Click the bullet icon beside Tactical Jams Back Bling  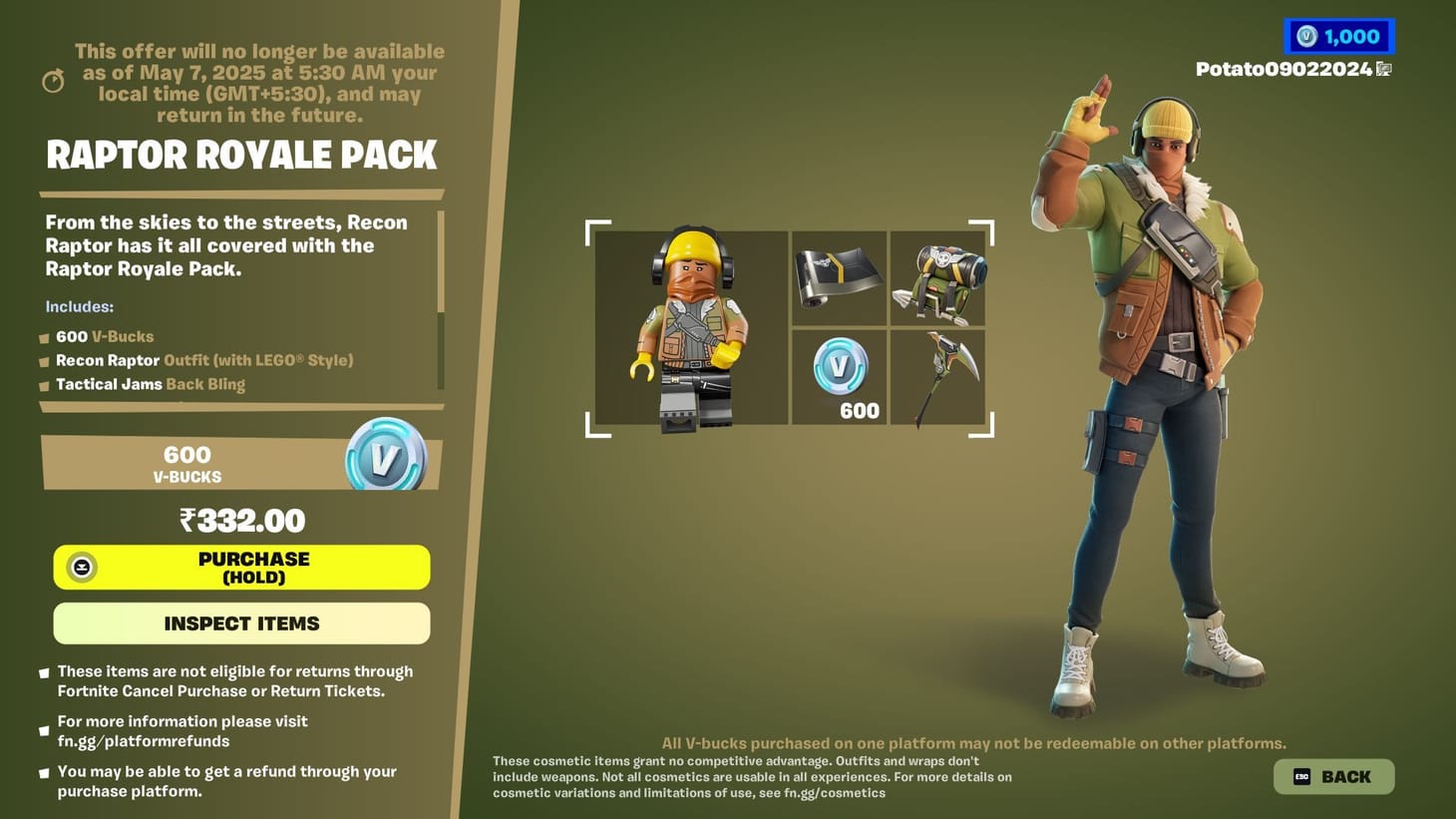coord(44,385)
